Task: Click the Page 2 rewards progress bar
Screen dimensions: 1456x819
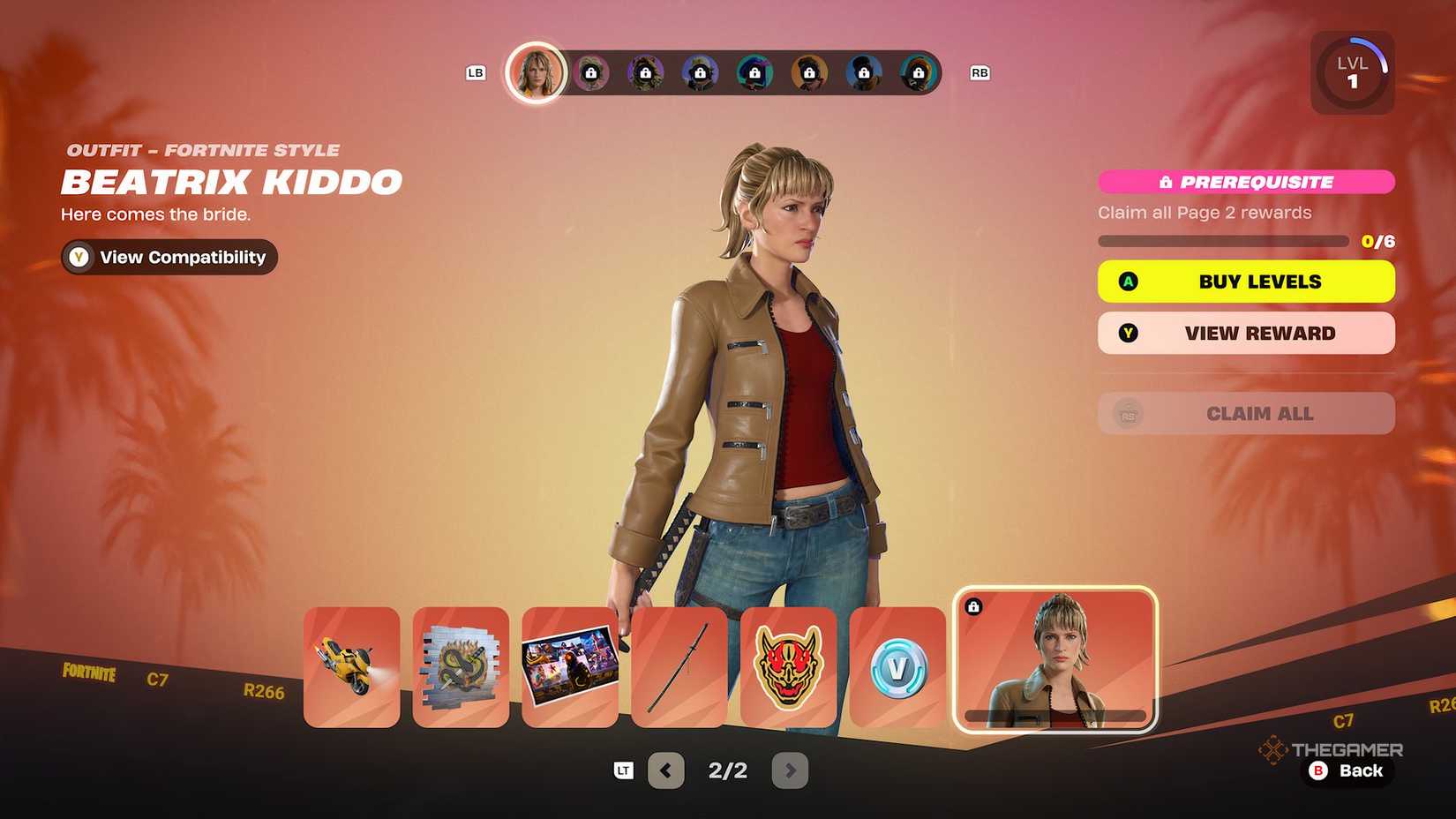Action: pyautogui.click(x=1222, y=240)
